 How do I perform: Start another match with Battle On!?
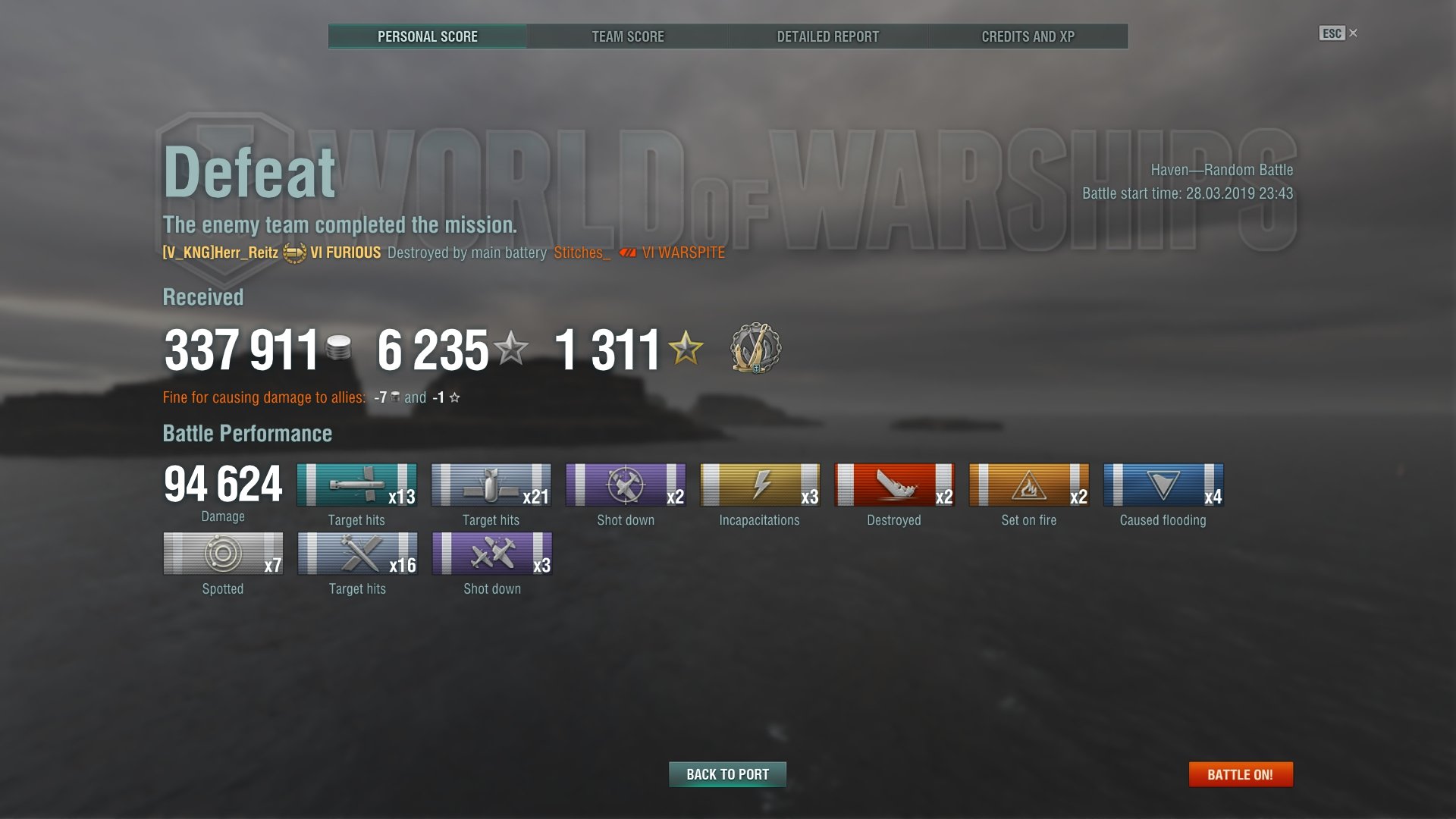1240,774
